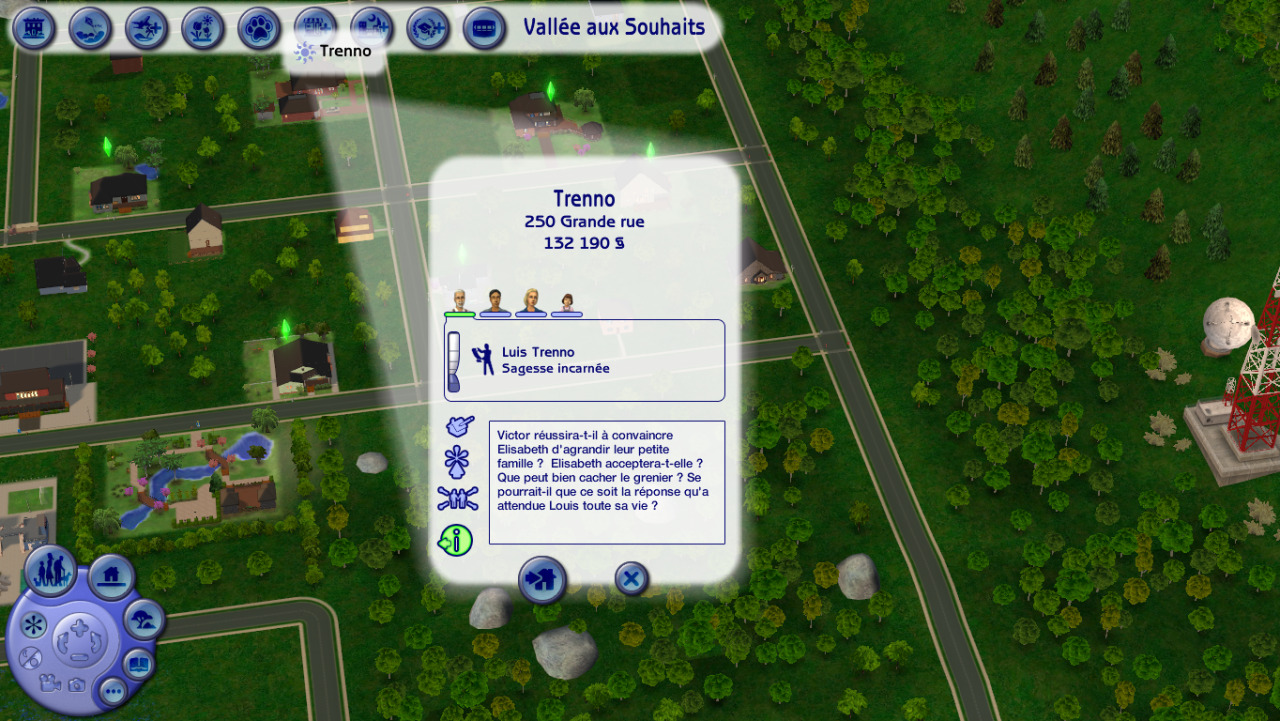Open the lots and houses bin
Viewport: 1280px width, 721px height.
click(x=111, y=576)
